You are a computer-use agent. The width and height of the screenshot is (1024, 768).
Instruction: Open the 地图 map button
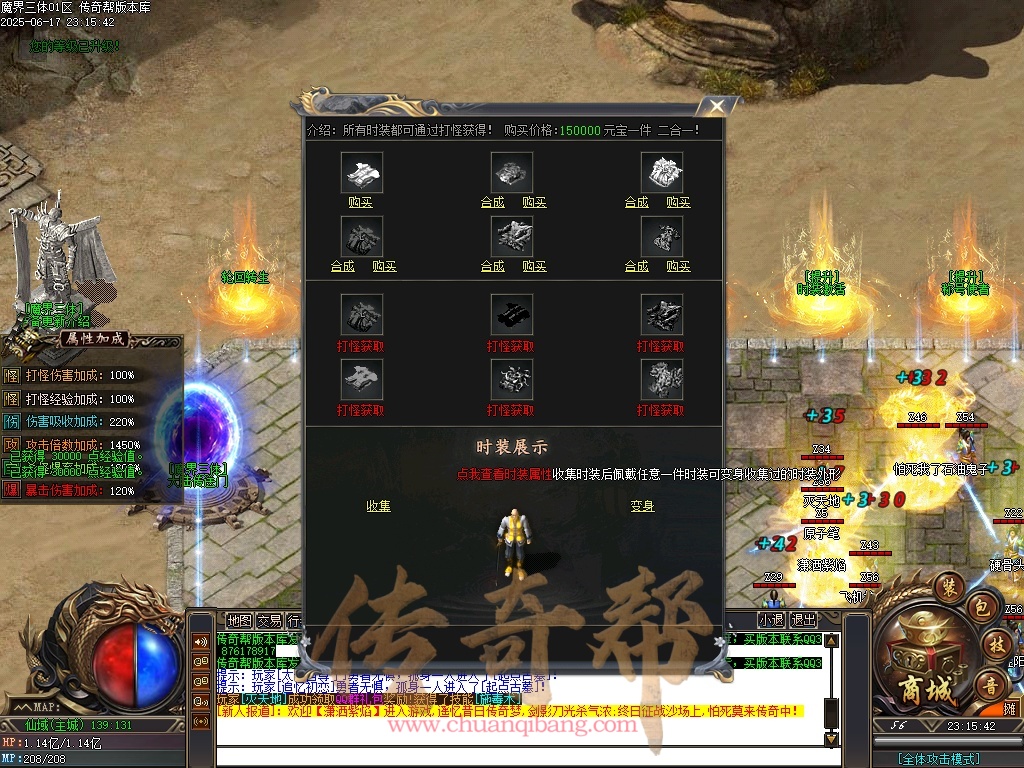(239, 620)
